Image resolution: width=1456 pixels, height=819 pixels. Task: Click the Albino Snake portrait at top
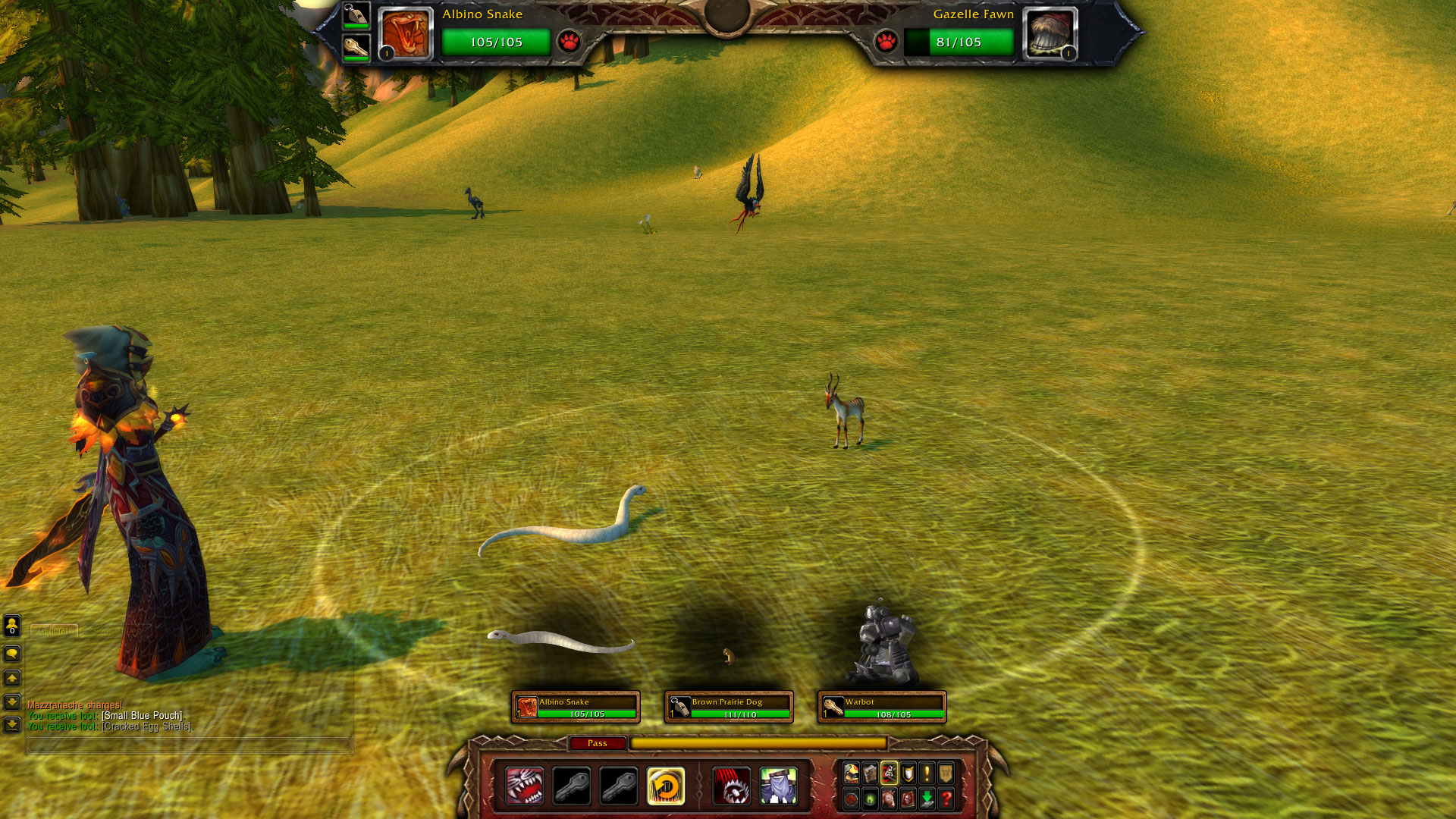[406, 34]
